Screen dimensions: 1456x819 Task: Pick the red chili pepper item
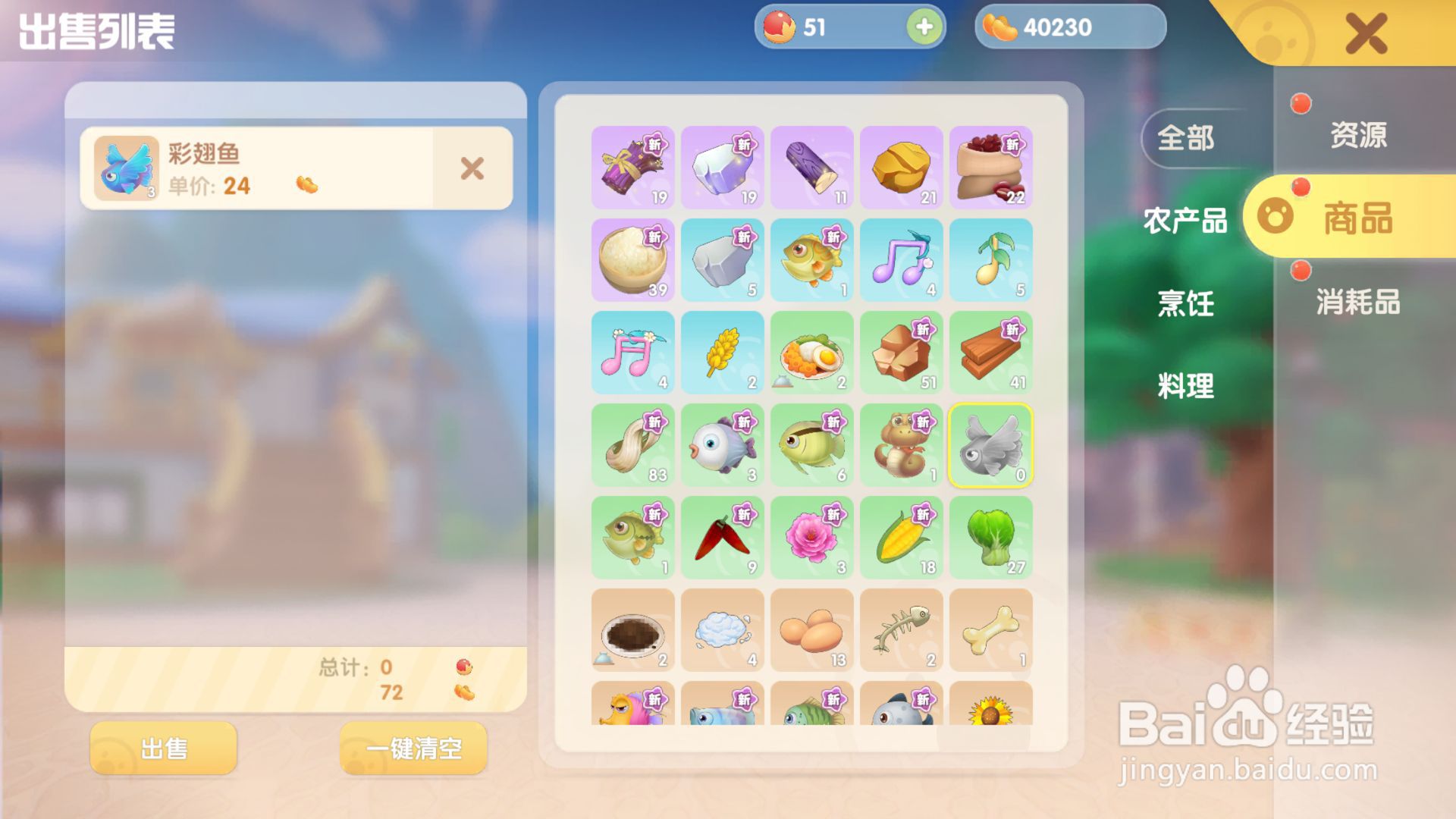tap(722, 538)
